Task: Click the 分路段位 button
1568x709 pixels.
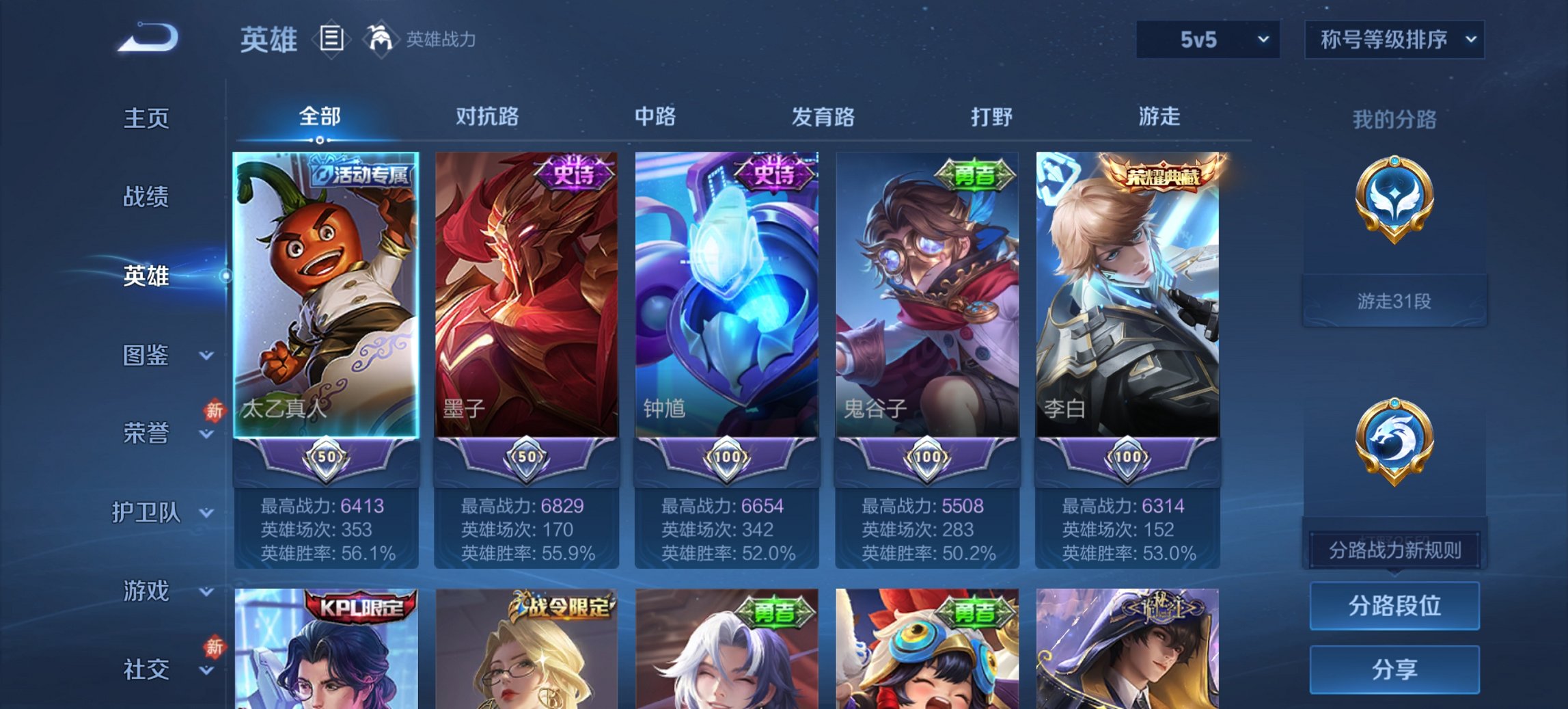Action: (x=1394, y=606)
